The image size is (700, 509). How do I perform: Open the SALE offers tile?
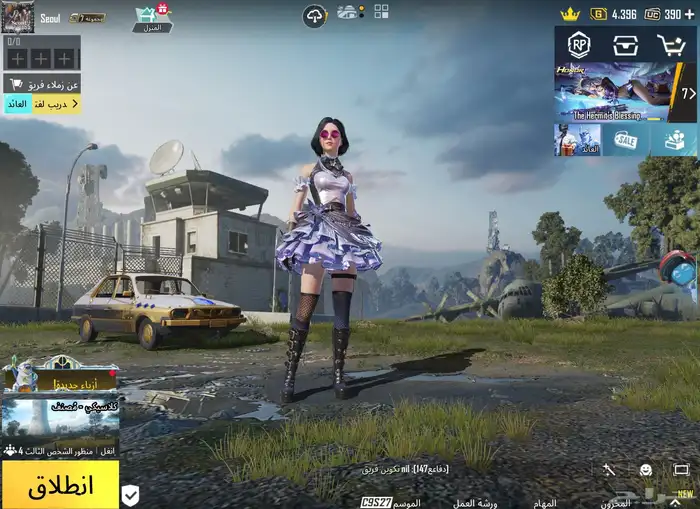click(x=625, y=140)
